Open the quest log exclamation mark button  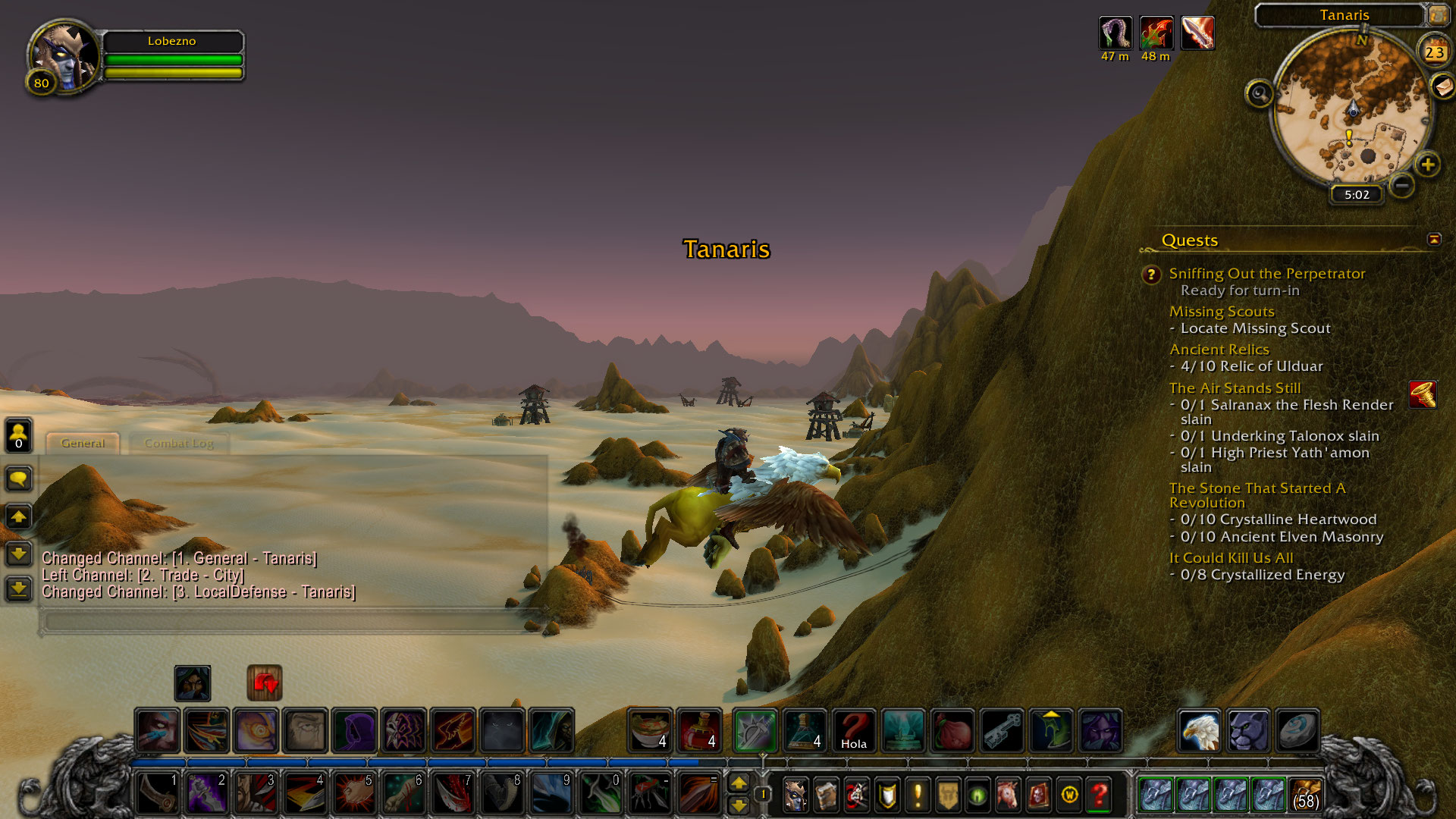coord(918,795)
